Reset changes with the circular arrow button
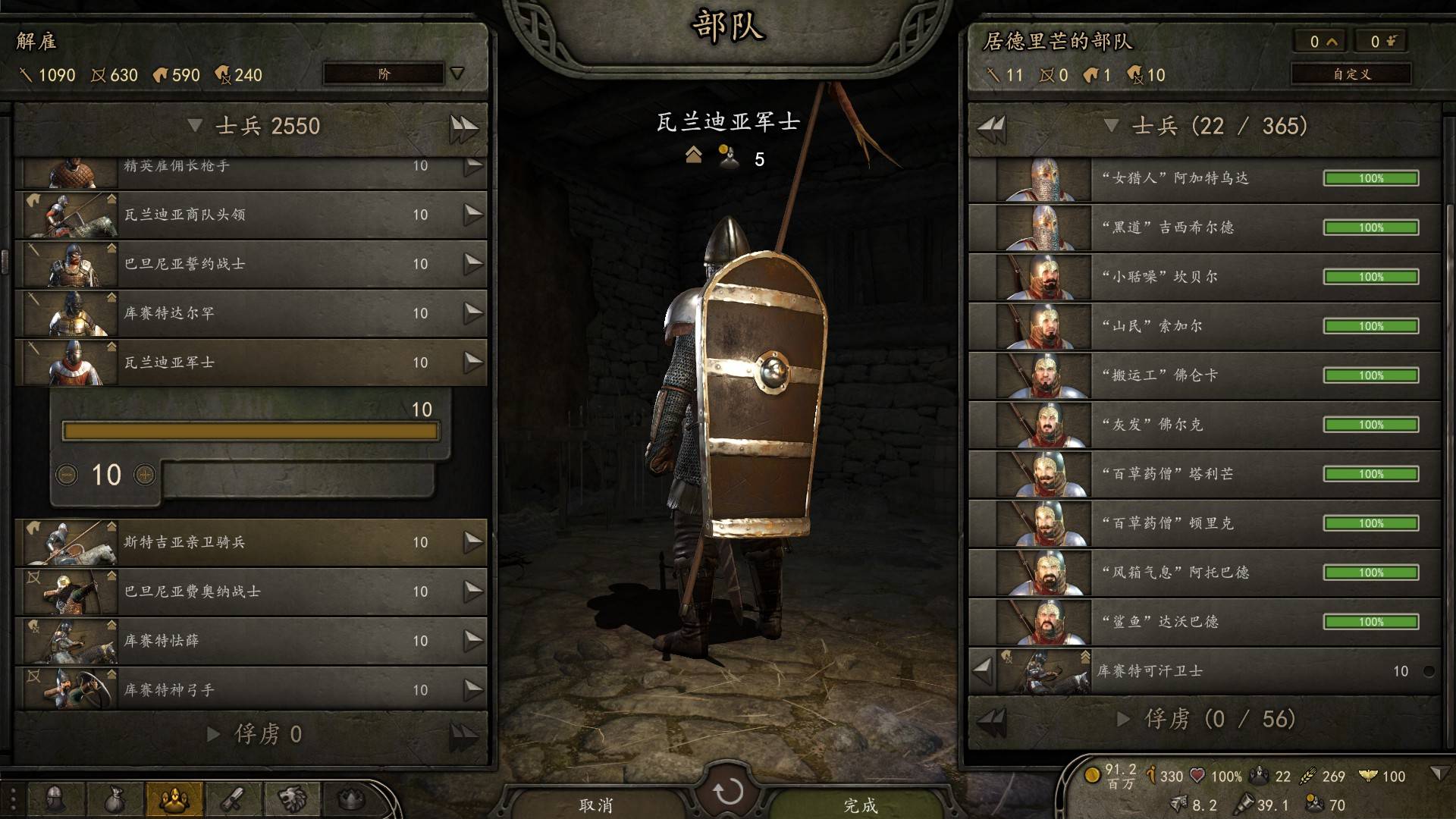The image size is (1456, 819). [728, 792]
